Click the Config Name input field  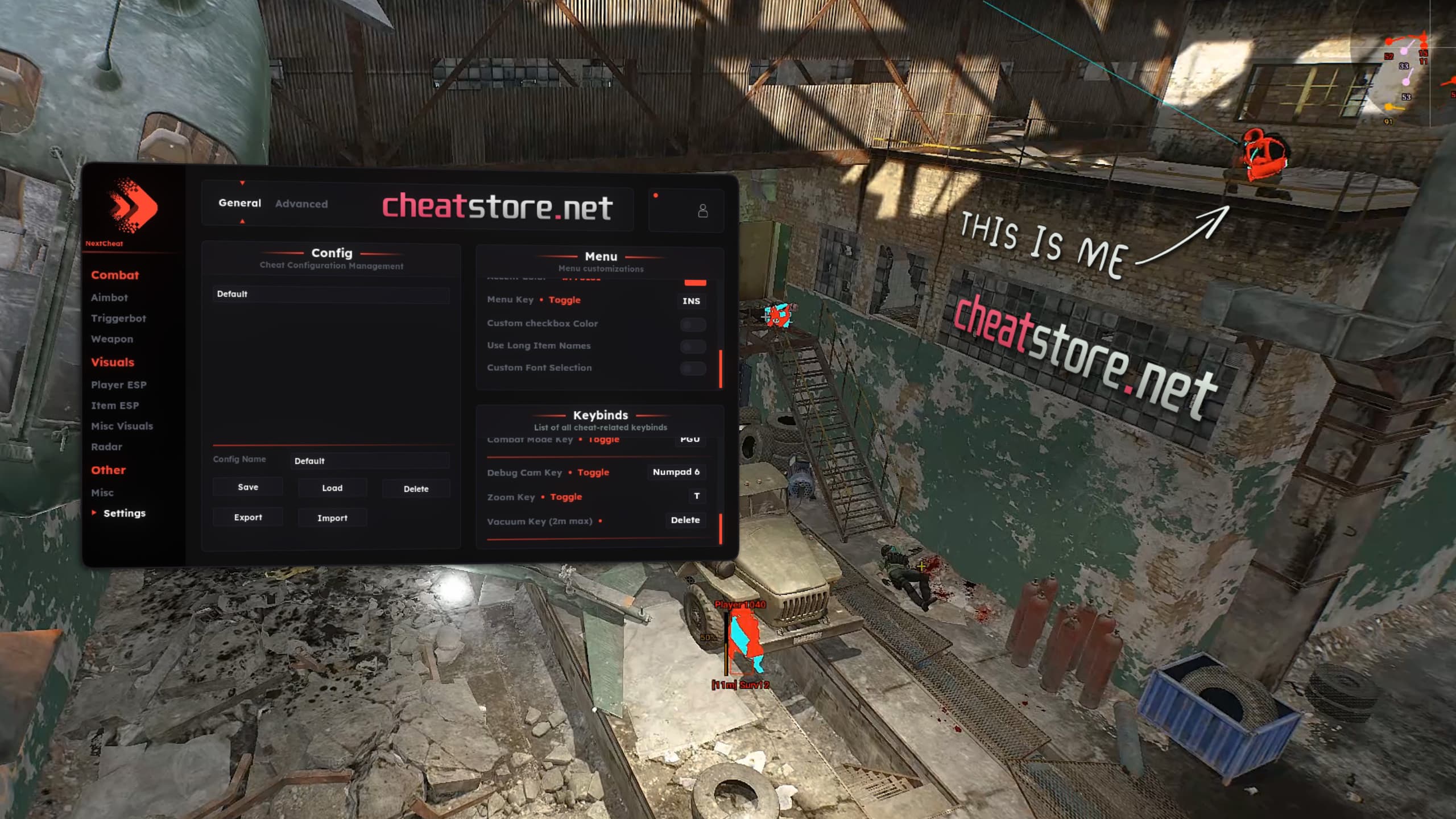point(369,461)
